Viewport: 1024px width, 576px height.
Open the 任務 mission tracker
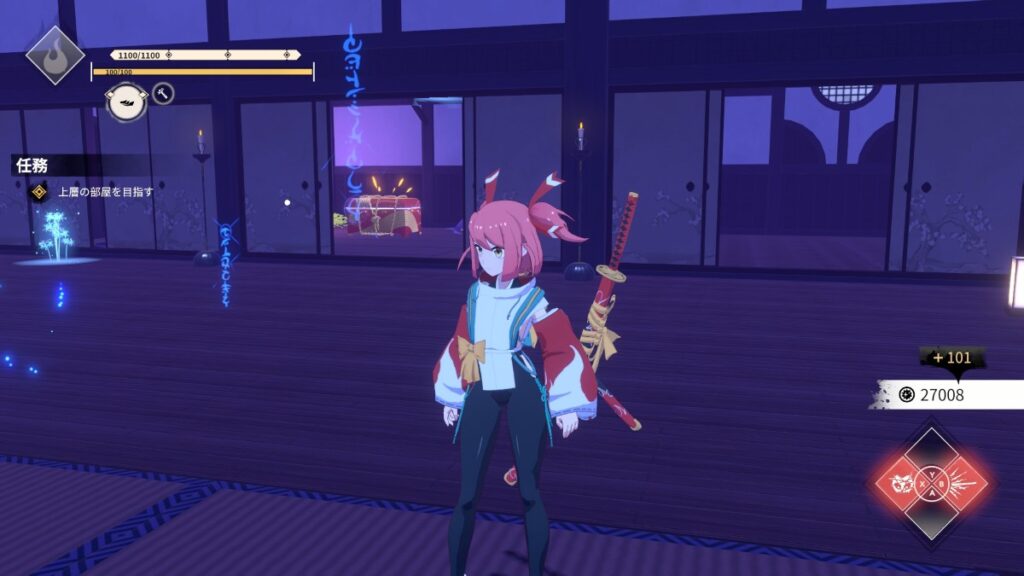click(33, 165)
